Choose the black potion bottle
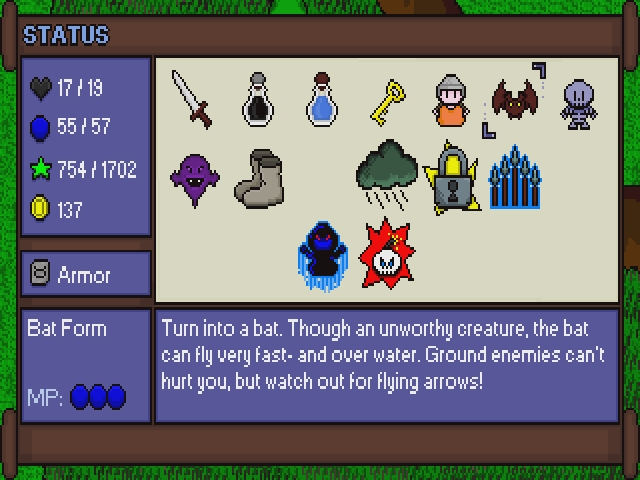The height and width of the screenshot is (480, 640). (257, 99)
